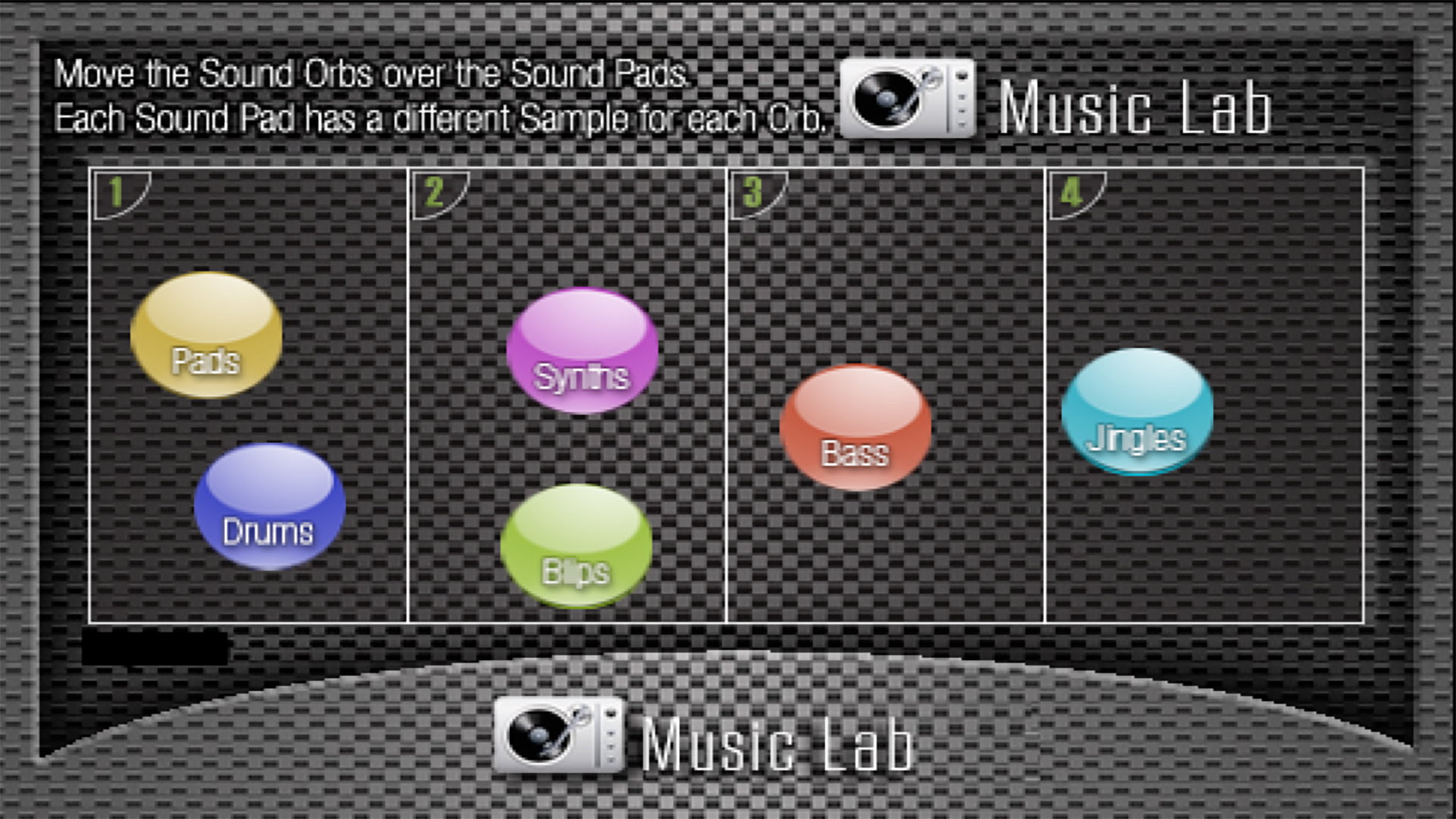The width and height of the screenshot is (1456, 819).
Task: Select the Blips sound orb
Action: pos(575,546)
